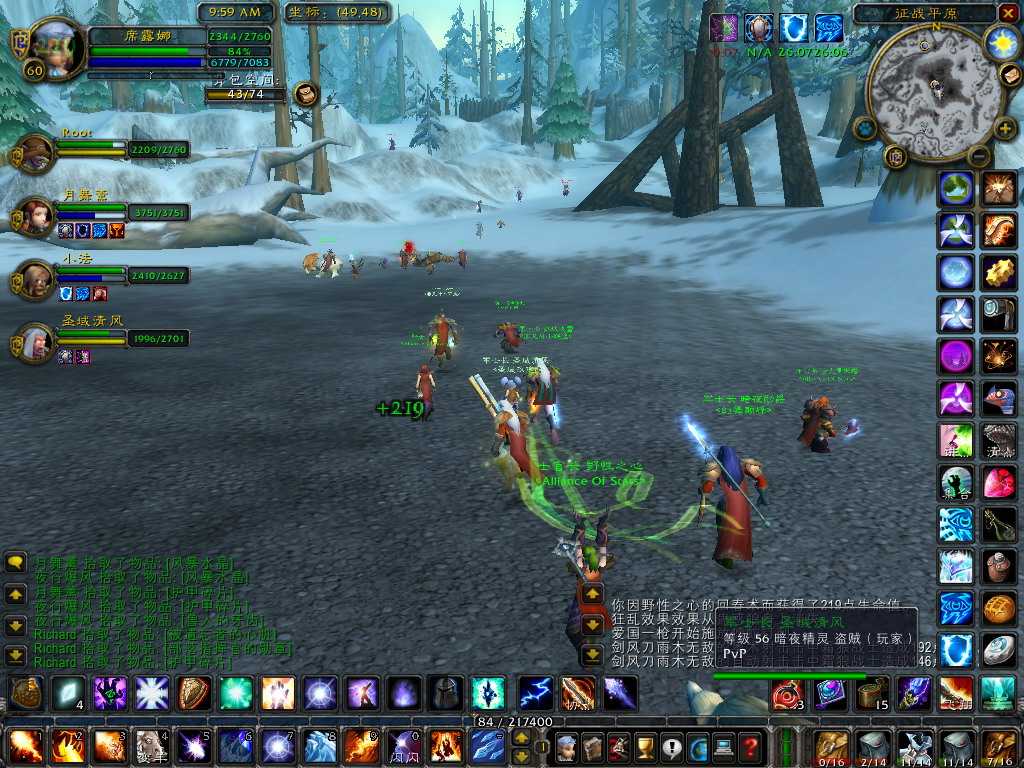1024x768 pixels.
Task: Open the red question mark help button
Action: coord(749,746)
